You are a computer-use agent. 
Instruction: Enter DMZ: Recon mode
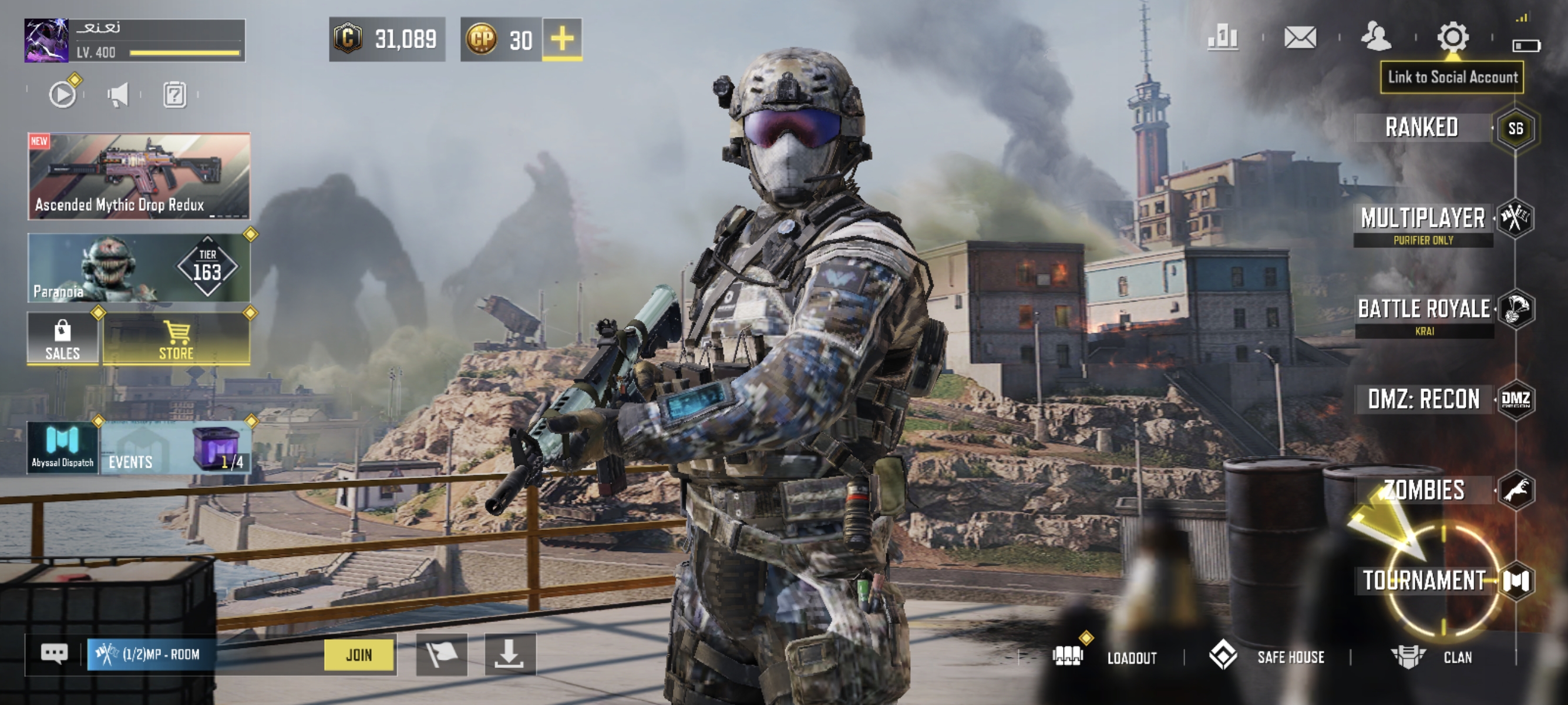[1424, 399]
